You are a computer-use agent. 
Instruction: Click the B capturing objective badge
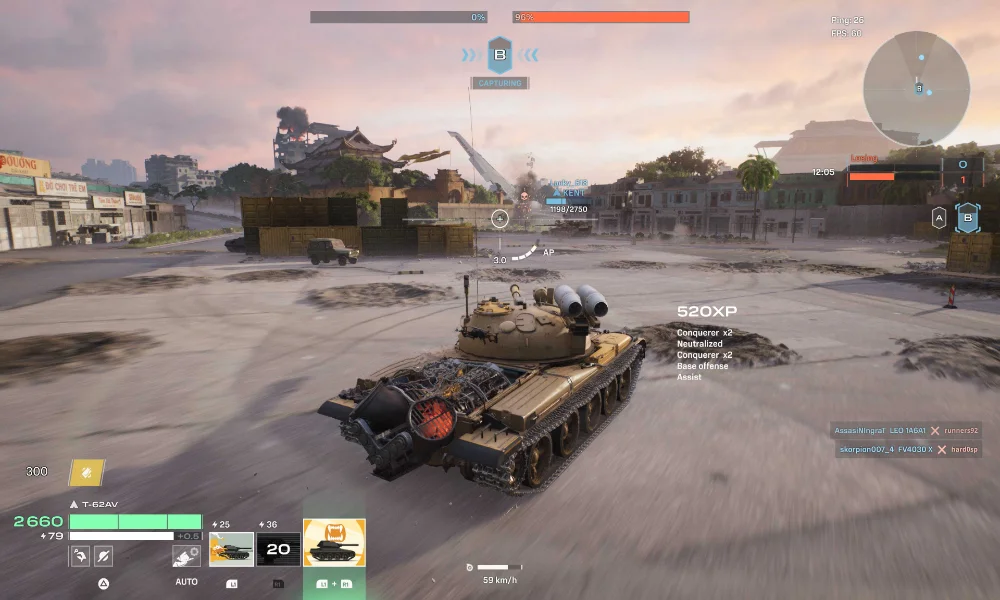coord(500,54)
